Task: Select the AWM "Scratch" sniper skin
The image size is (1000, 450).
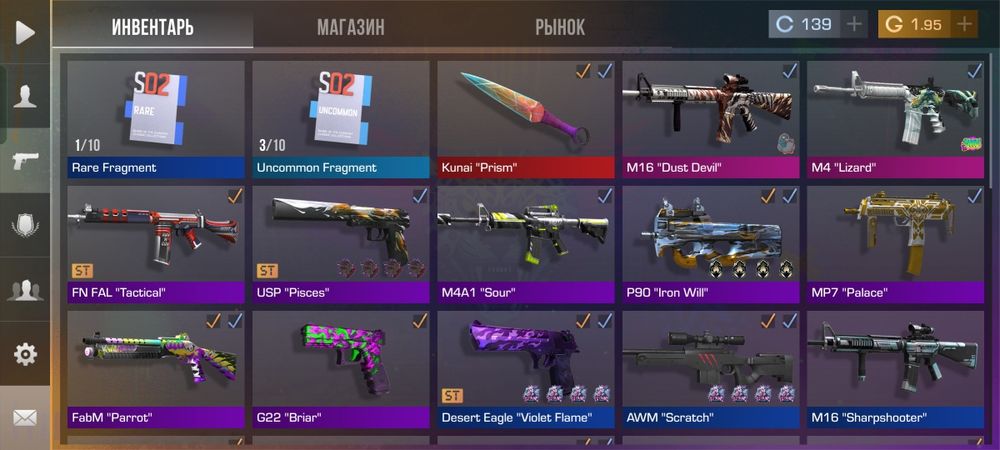Action: (x=710, y=368)
